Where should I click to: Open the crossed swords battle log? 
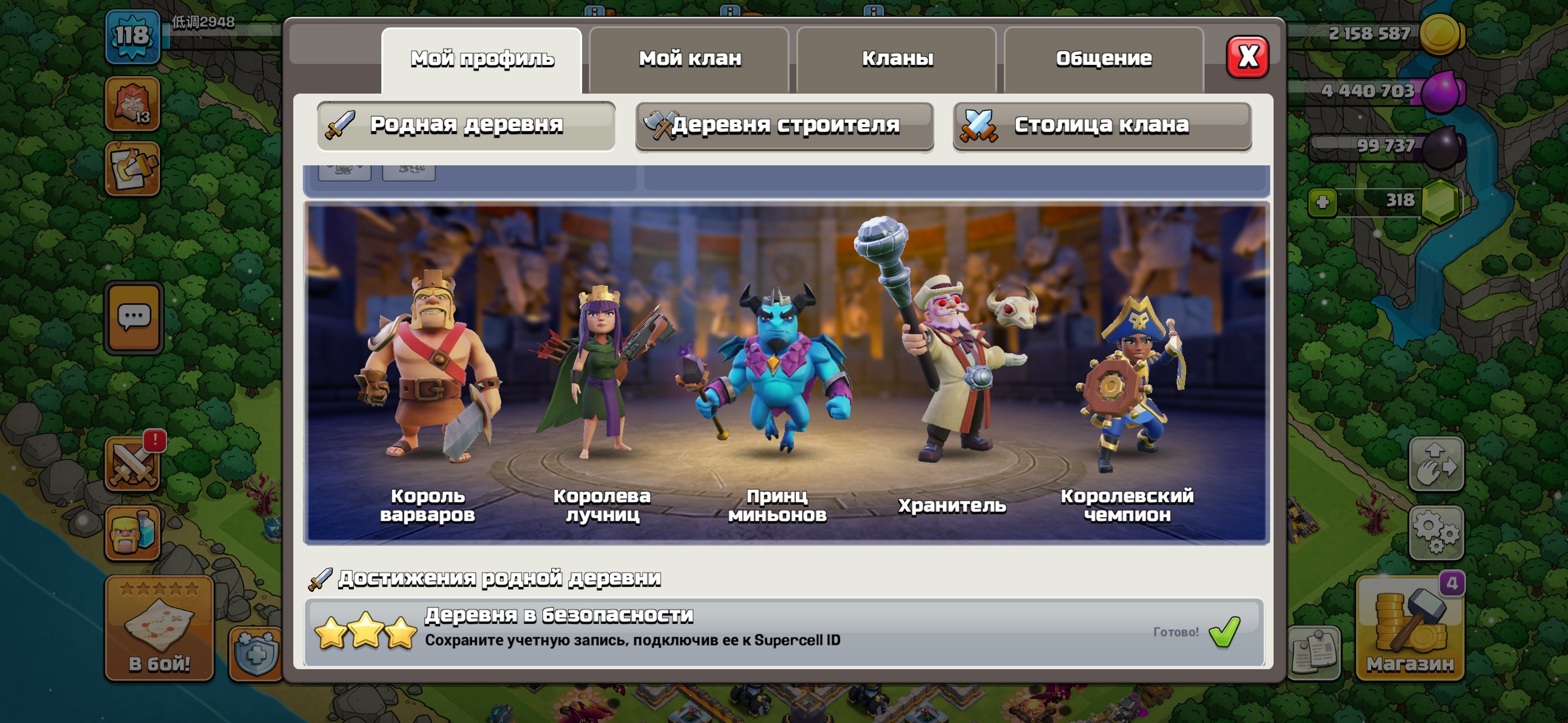[x=133, y=464]
